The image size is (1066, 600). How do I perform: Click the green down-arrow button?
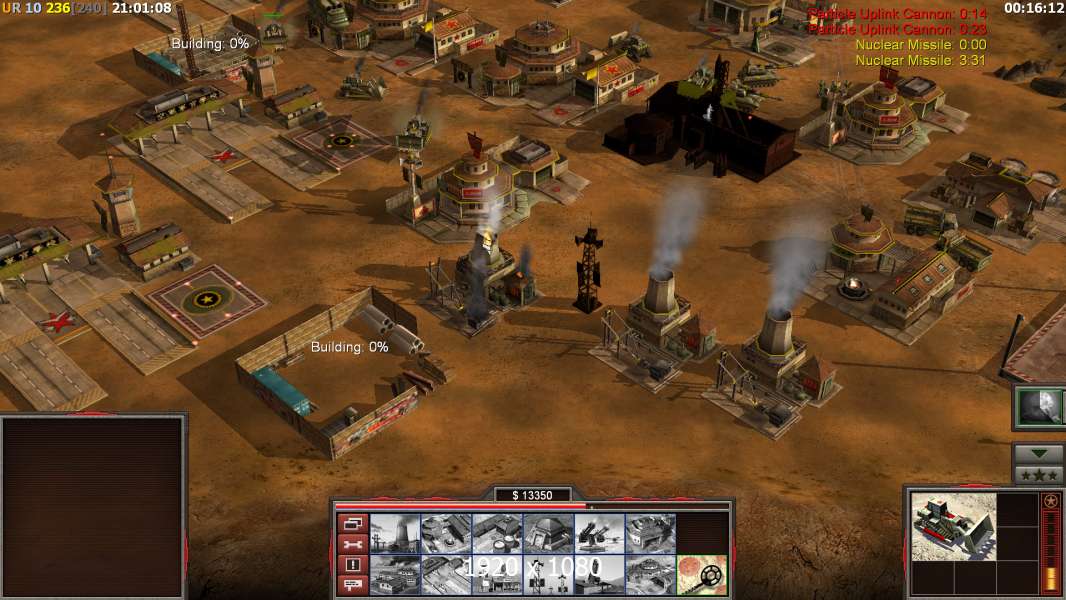[1038, 453]
